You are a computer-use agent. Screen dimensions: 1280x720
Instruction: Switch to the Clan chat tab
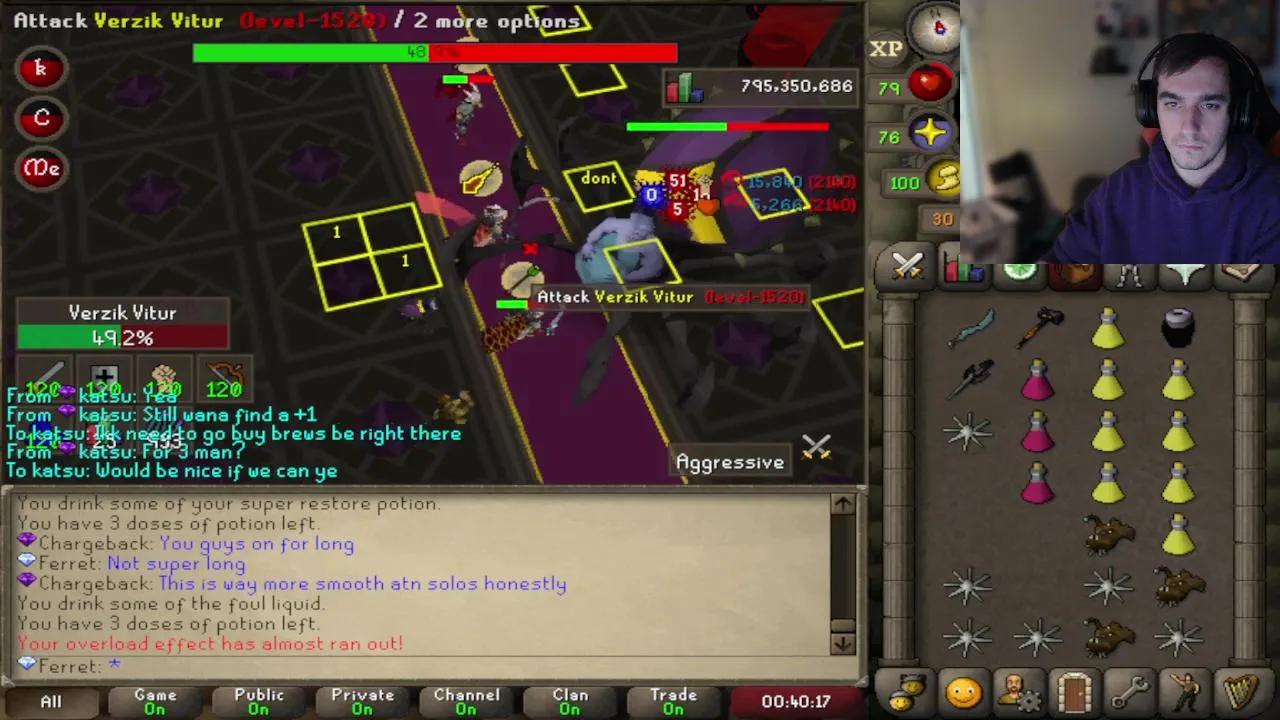pos(570,700)
